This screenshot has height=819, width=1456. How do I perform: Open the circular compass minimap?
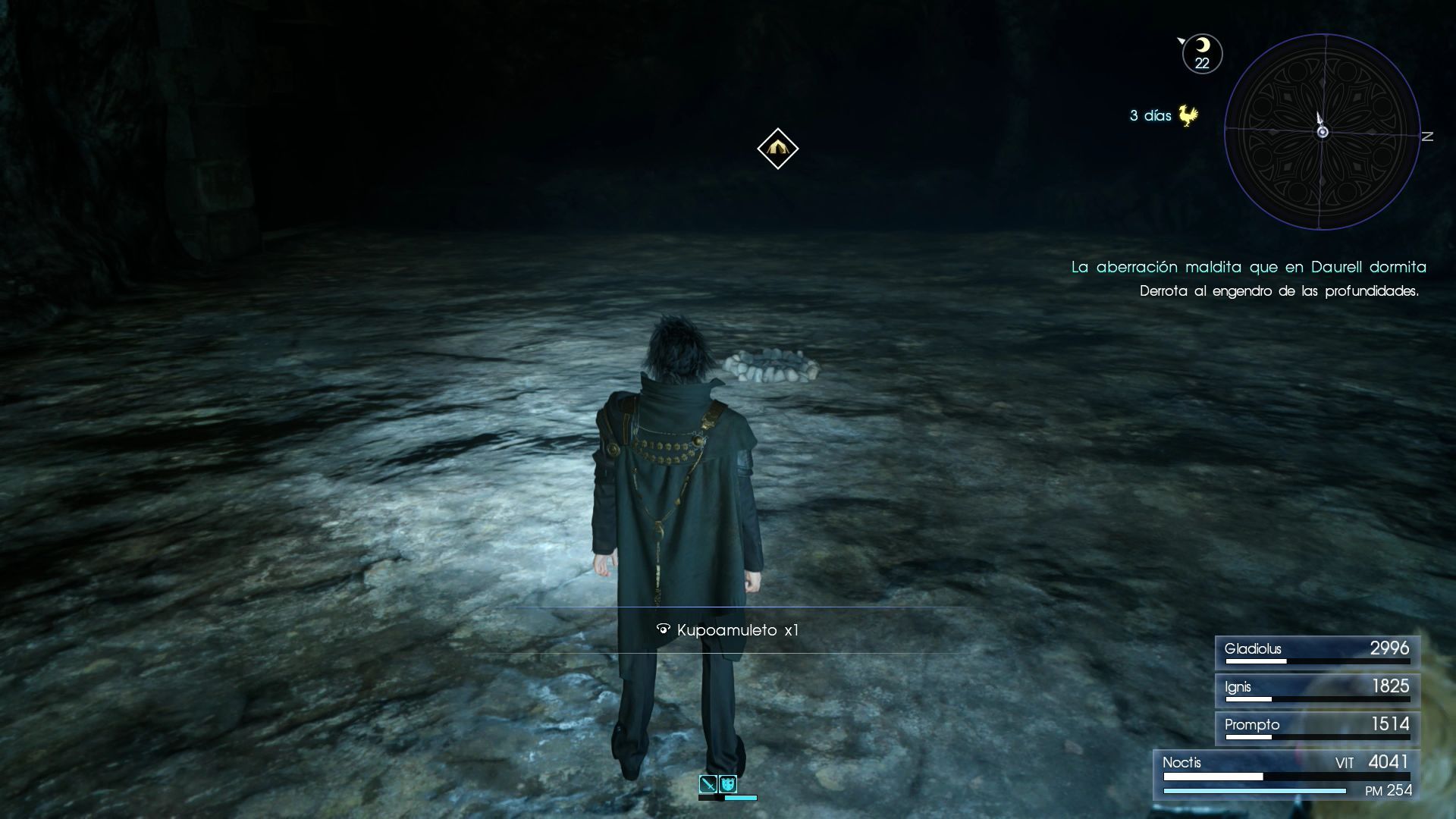tap(1322, 132)
